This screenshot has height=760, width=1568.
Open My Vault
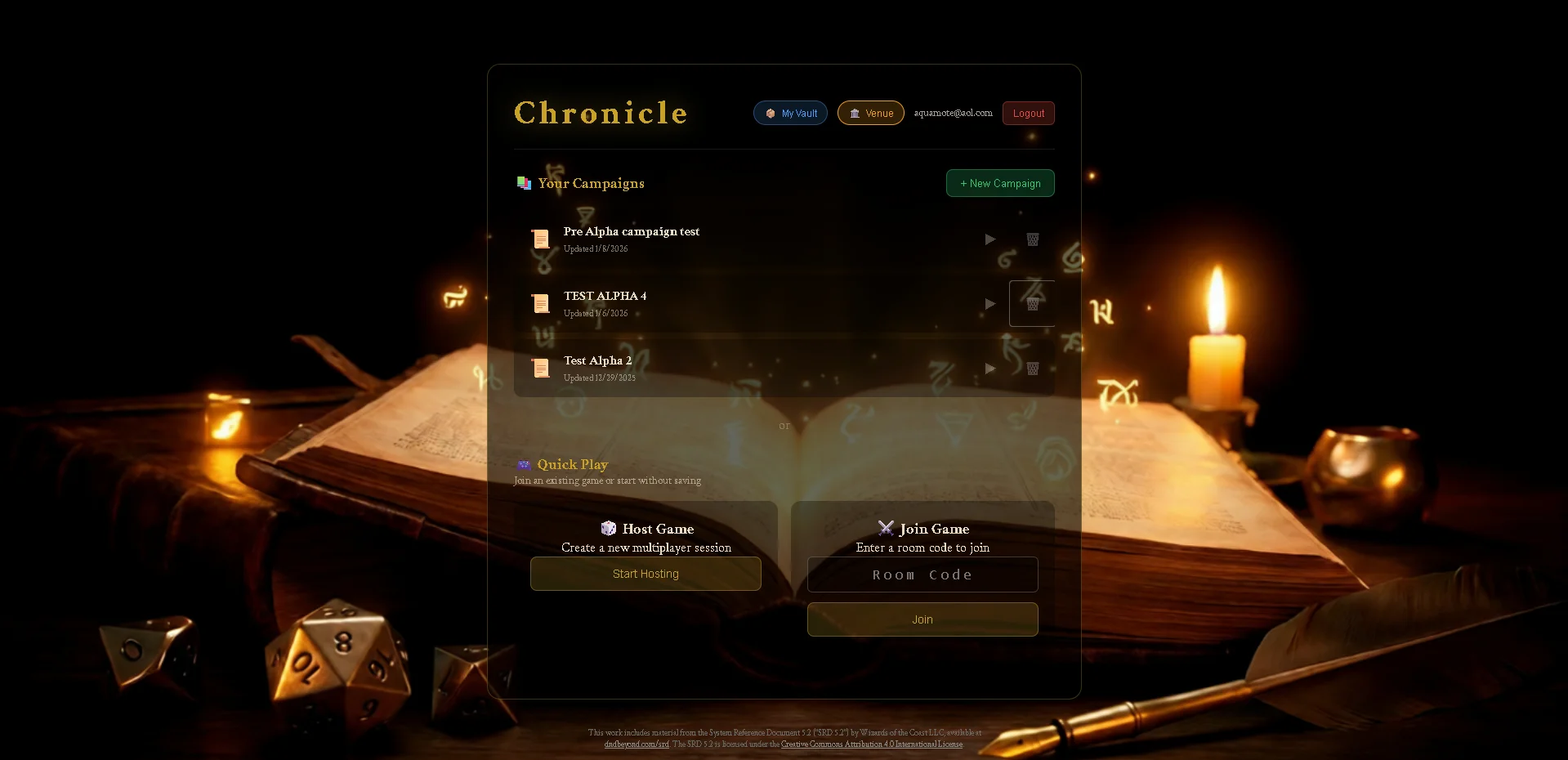click(789, 113)
